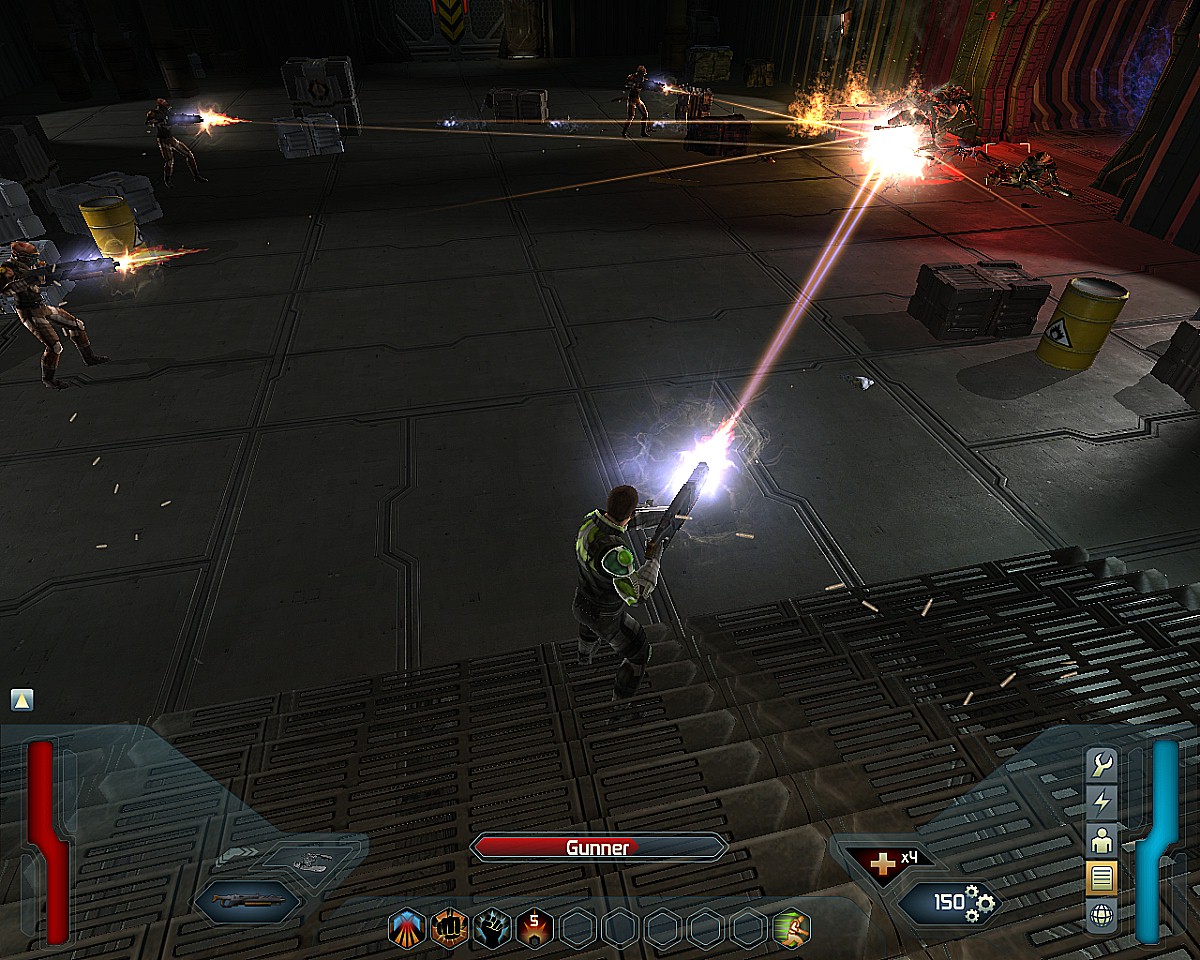Image resolution: width=1200 pixels, height=960 pixels.
Task: Use the orange fist ability
Action: [x=450, y=929]
